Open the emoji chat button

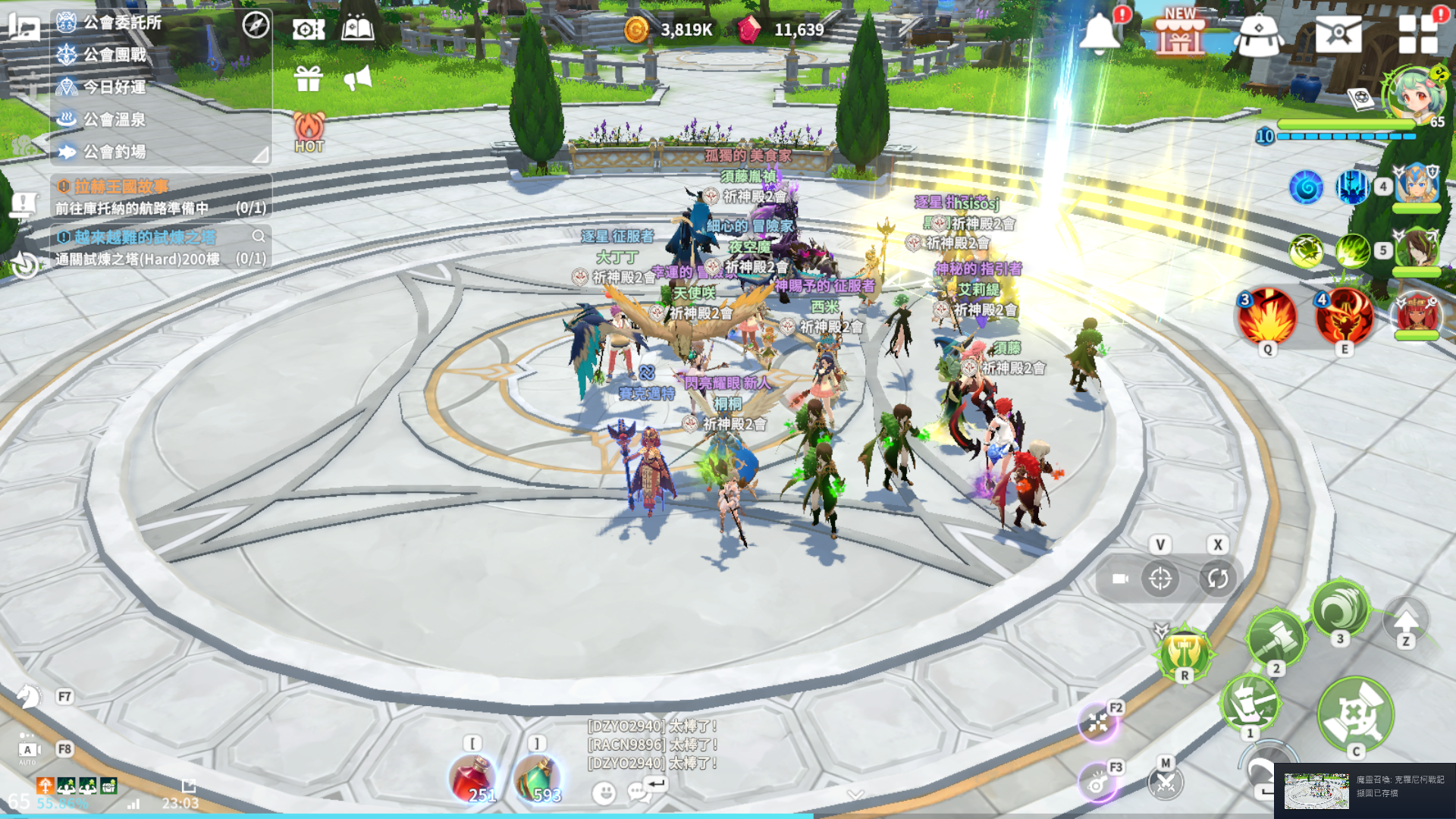click(x=604, y=793)
